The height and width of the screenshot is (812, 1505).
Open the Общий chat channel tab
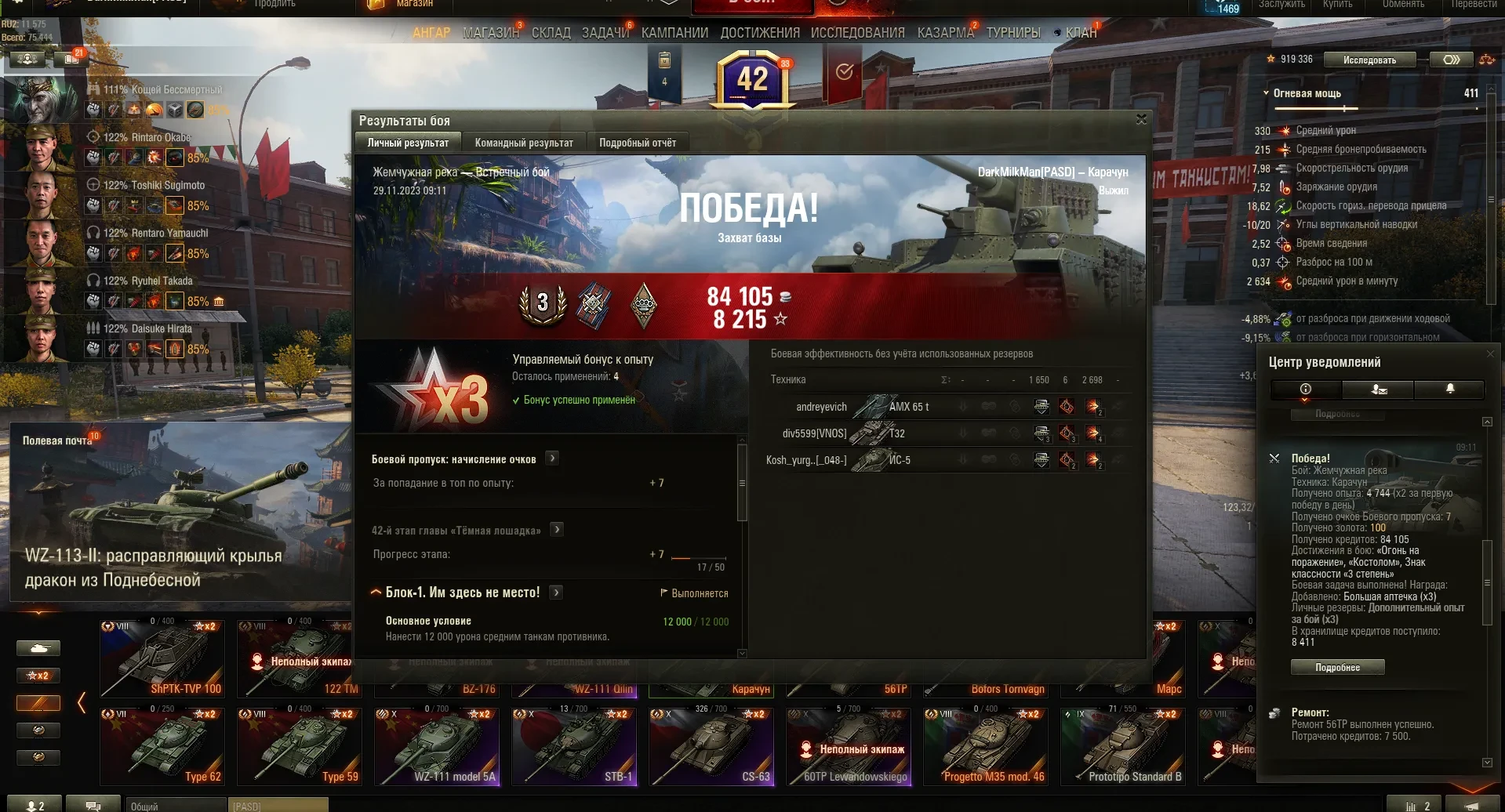174,806
